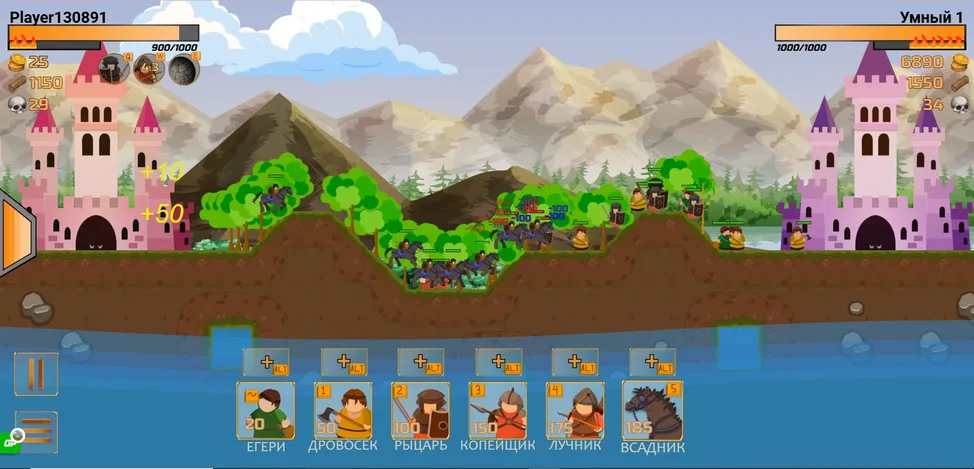
Task: Click the plus button above Копейщик
Action: point(498,362)
